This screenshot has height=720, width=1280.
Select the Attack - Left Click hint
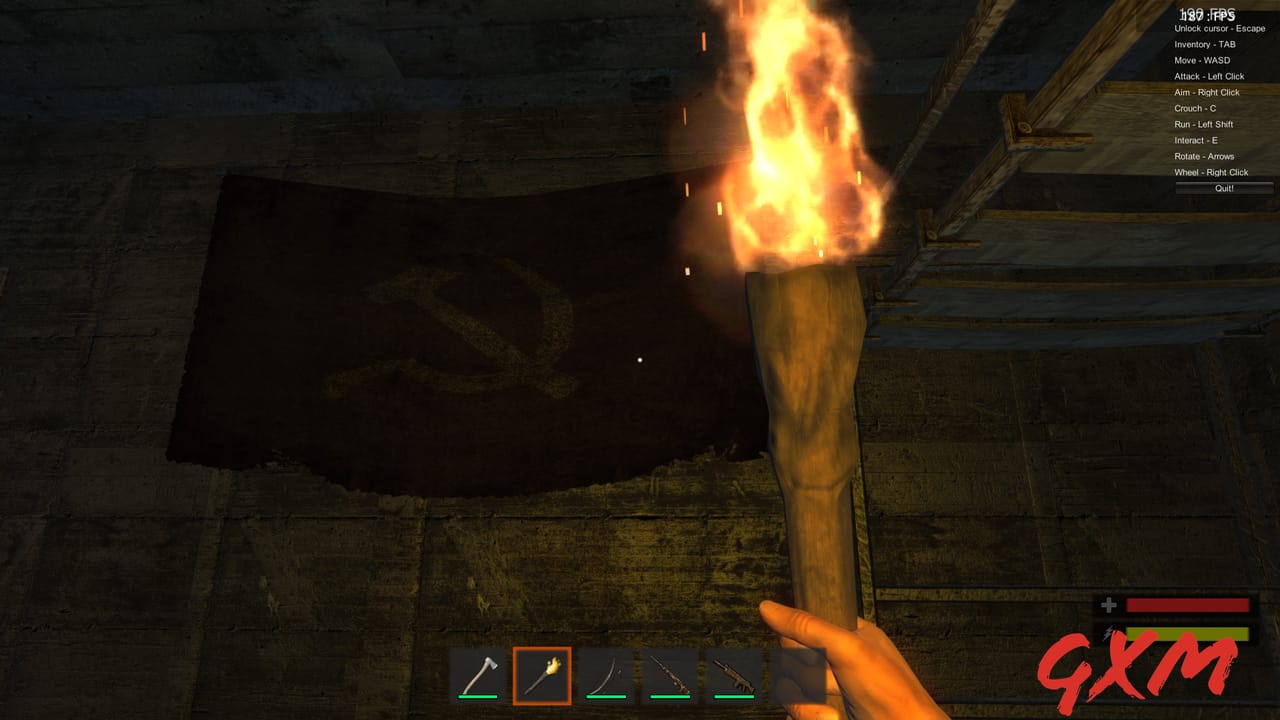1211,76
